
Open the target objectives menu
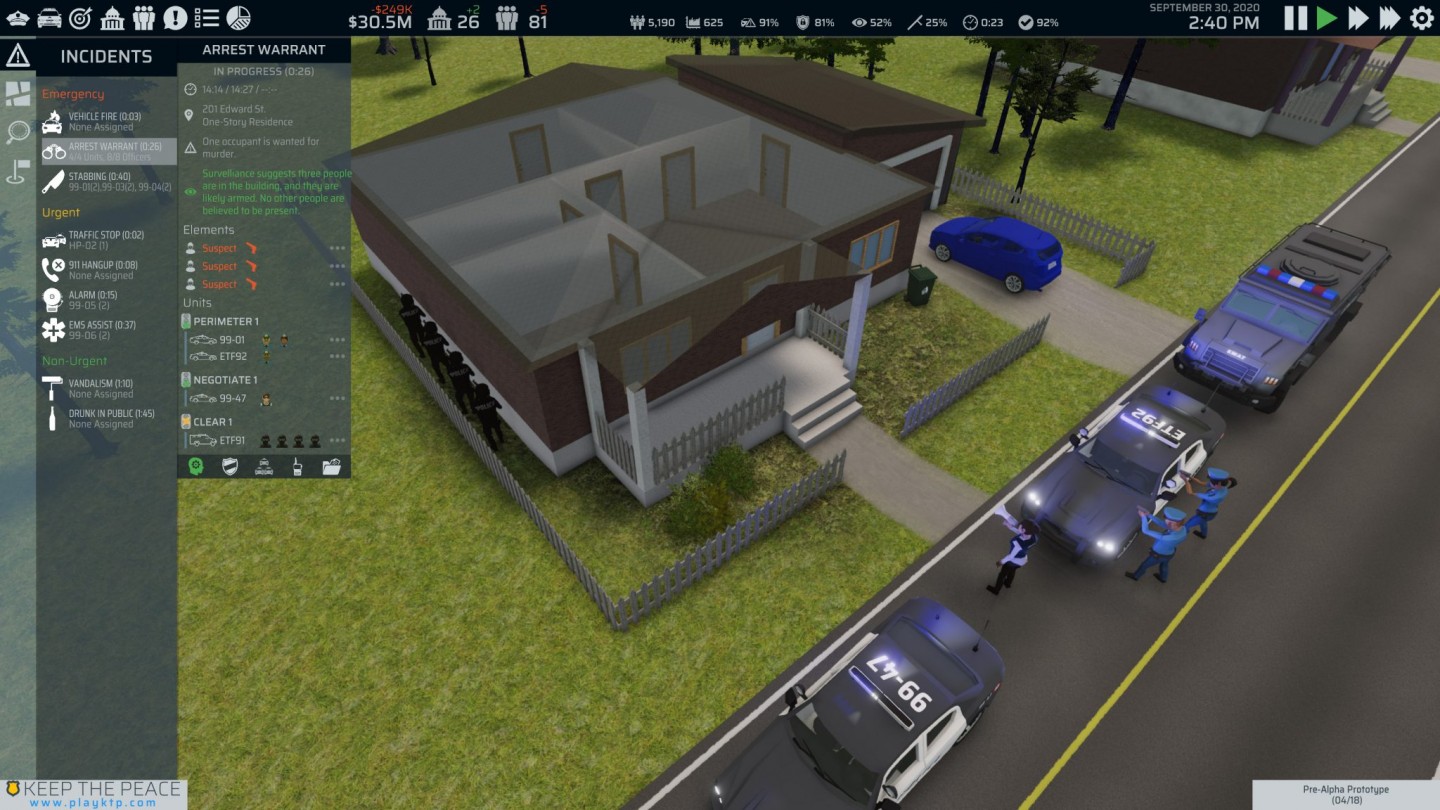point(80,18)
